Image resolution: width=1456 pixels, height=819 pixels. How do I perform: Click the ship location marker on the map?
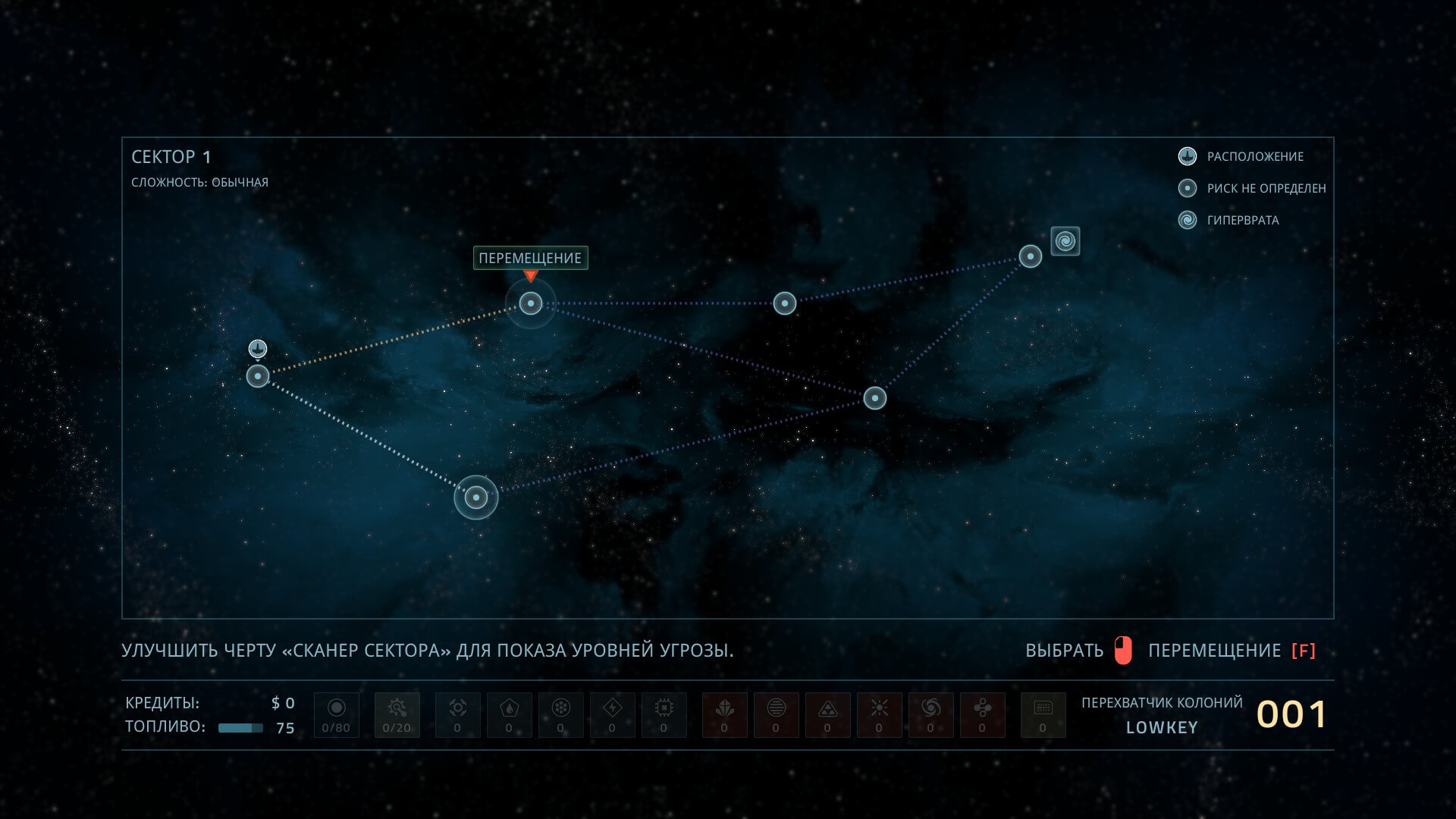click(258, 349)
